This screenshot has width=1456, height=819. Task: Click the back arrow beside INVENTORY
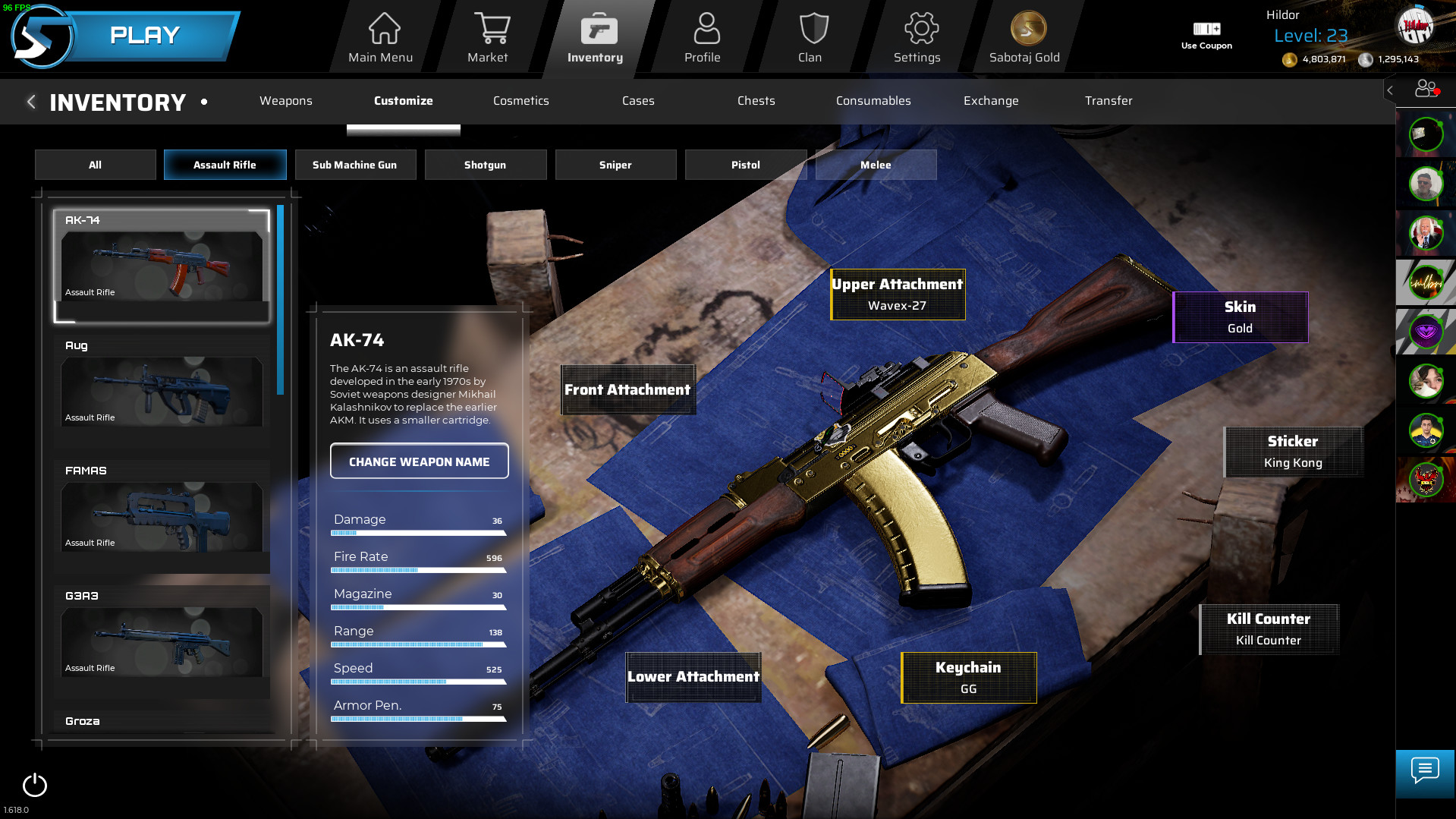pyautogui.click(x=31, y=101)
